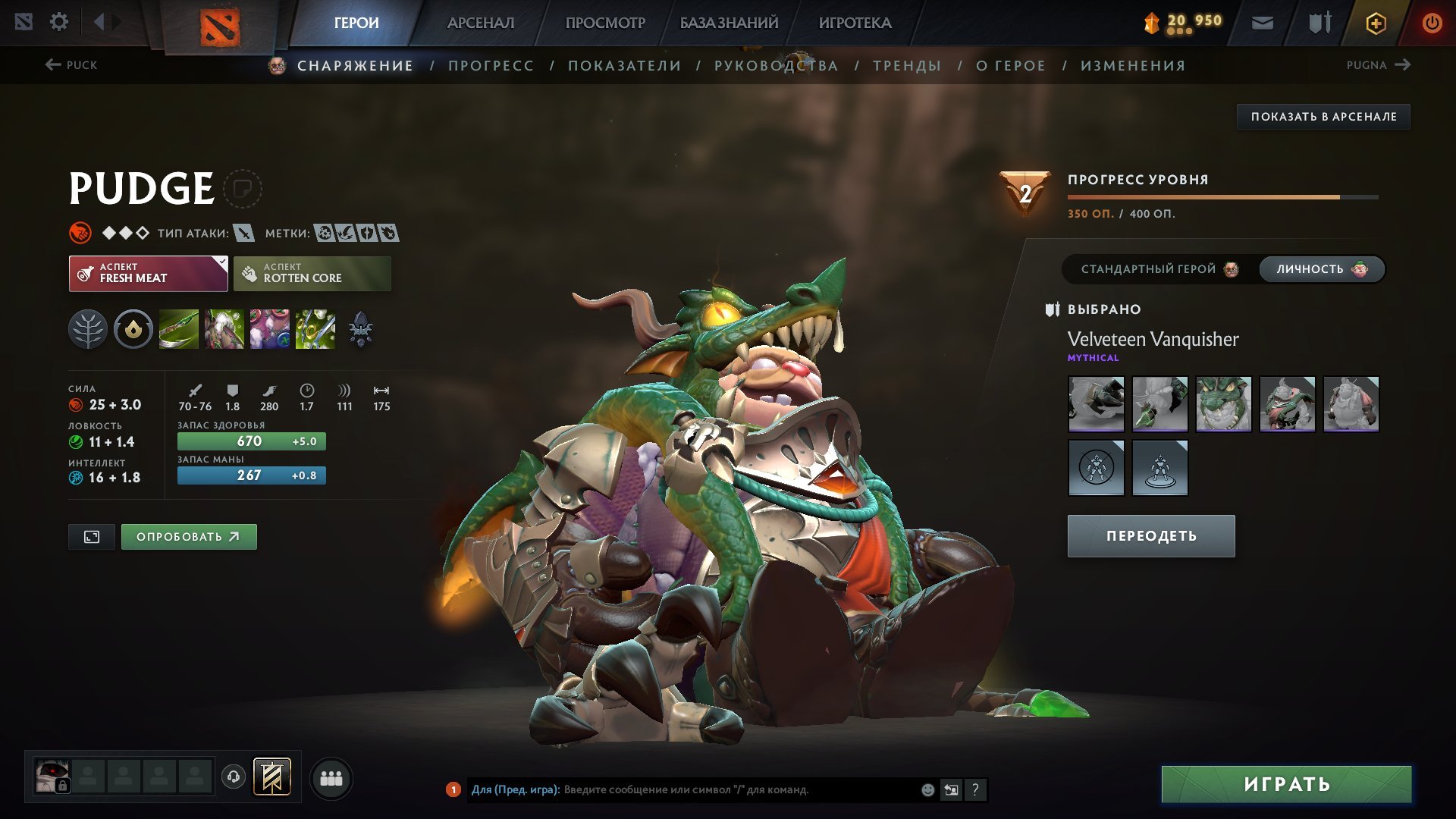Screen dimensions: 1456x819
Task: Open the Dota Plus hexagon icon
Action: [x=1375, y=22]
